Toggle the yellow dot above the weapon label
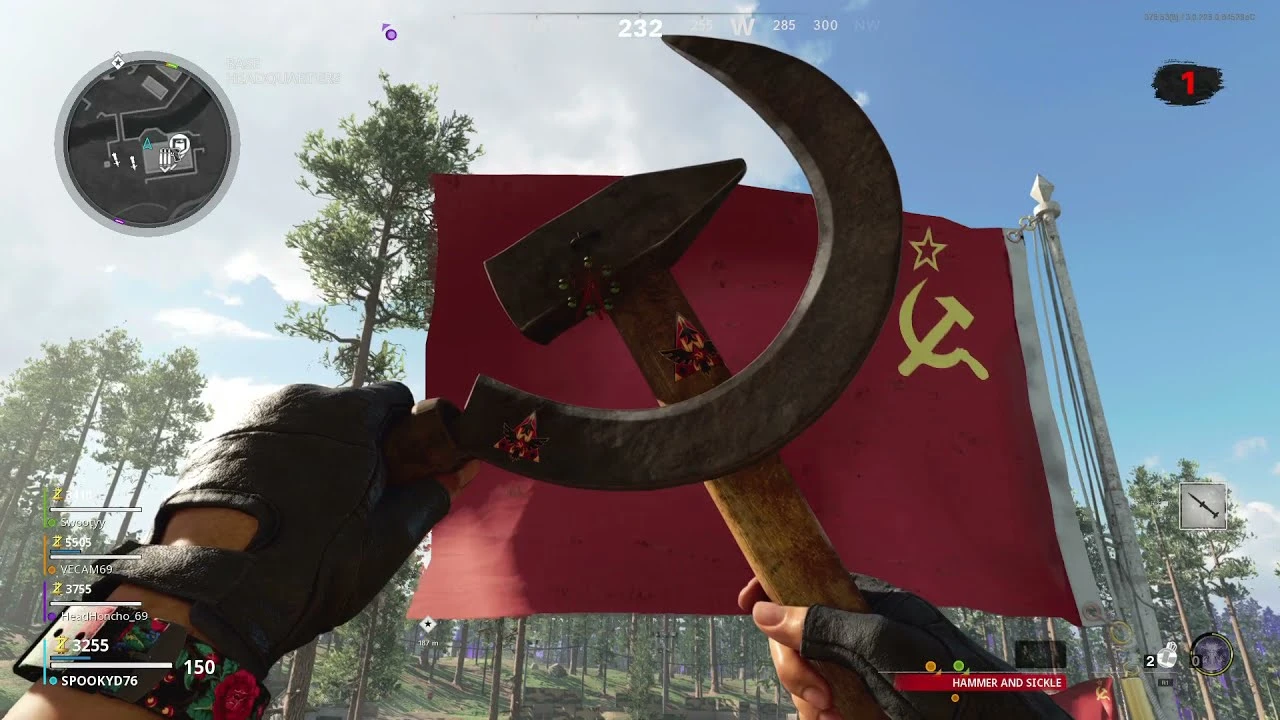Screen dimensions: 1280x720 930,666
